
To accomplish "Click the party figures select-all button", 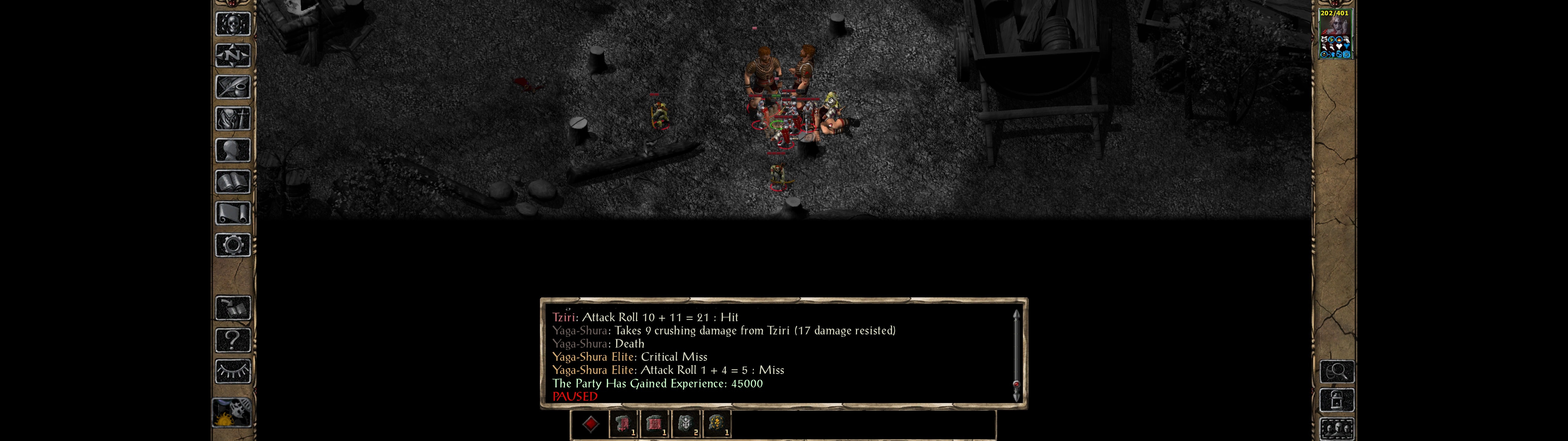I will pyautogui.click(x=1336, y=429).
